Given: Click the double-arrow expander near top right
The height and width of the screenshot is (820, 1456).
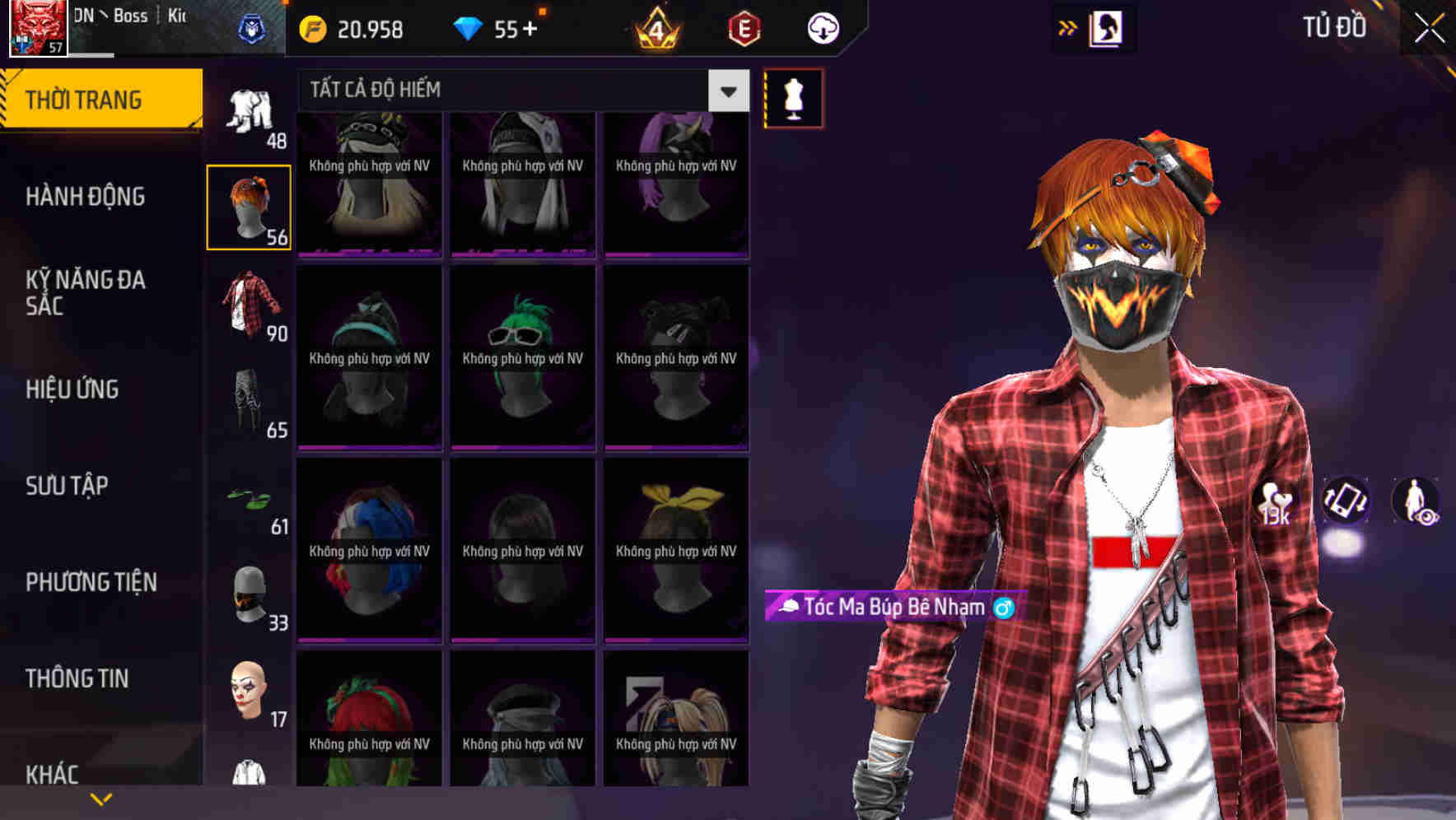Looking at the screenshot, I should coord(1067,27).
